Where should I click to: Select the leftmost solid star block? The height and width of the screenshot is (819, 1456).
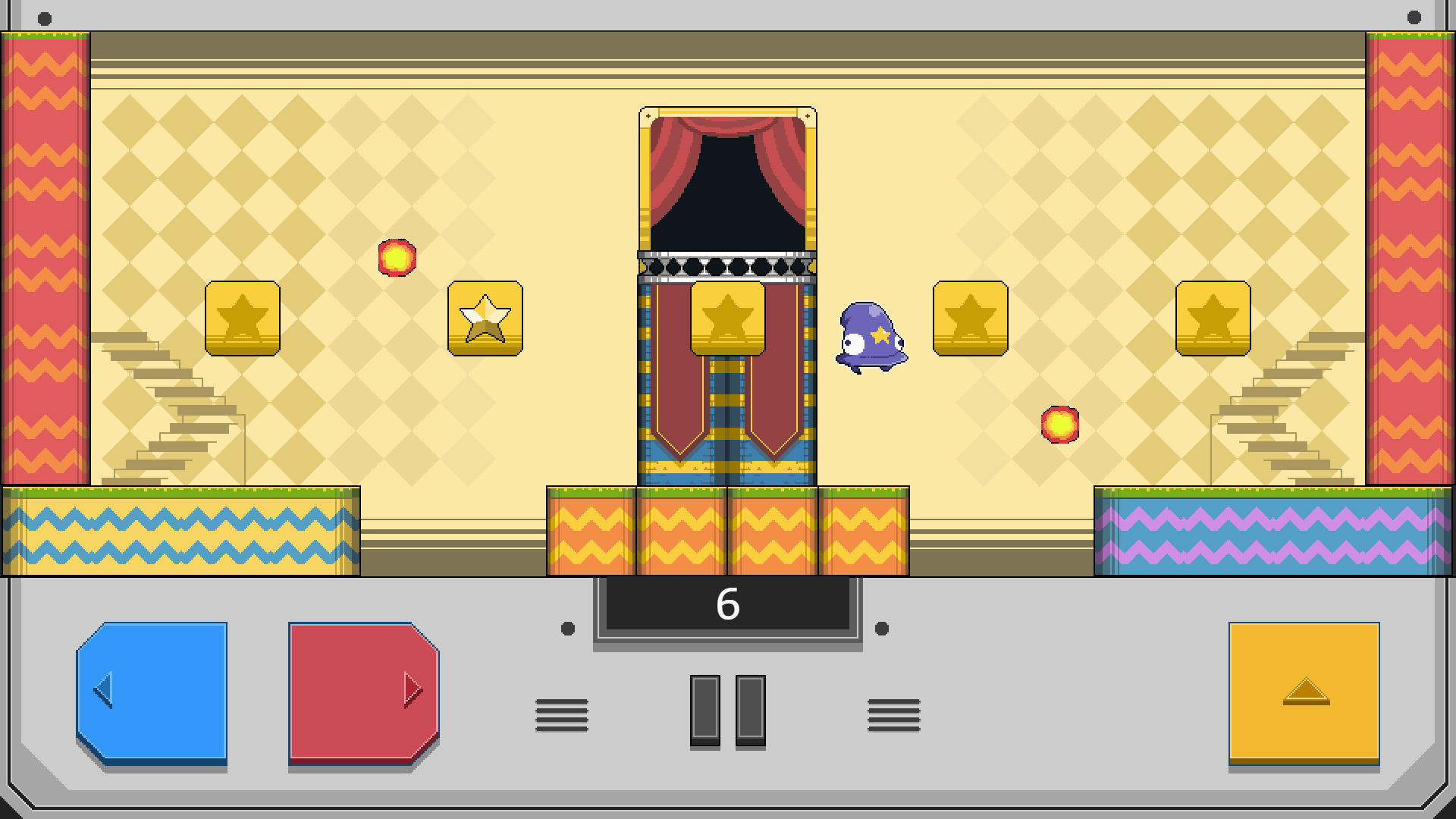(x=243, y=317)
